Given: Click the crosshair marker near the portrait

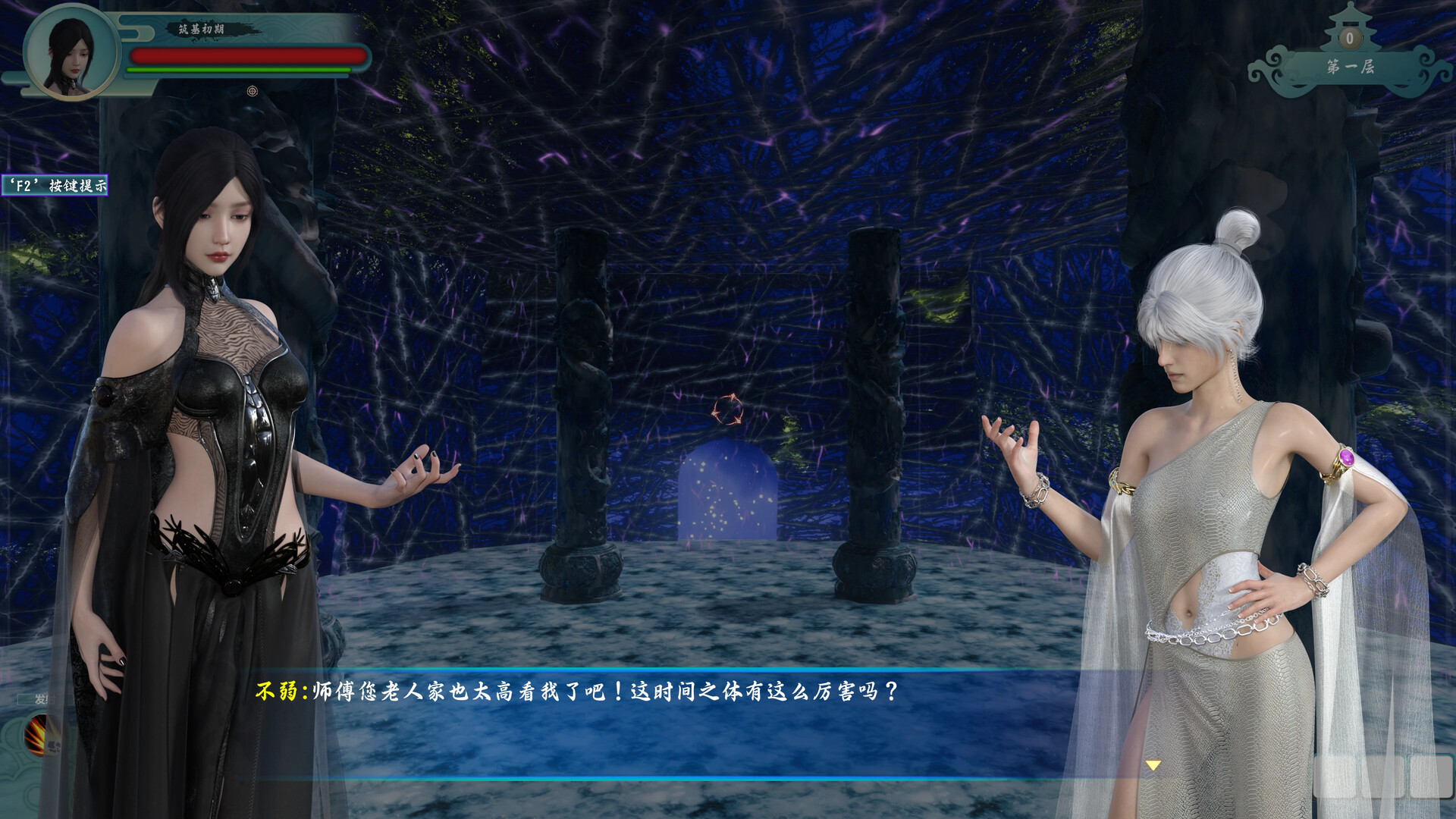Looking at the screenshot, I should tap(250, 89).
